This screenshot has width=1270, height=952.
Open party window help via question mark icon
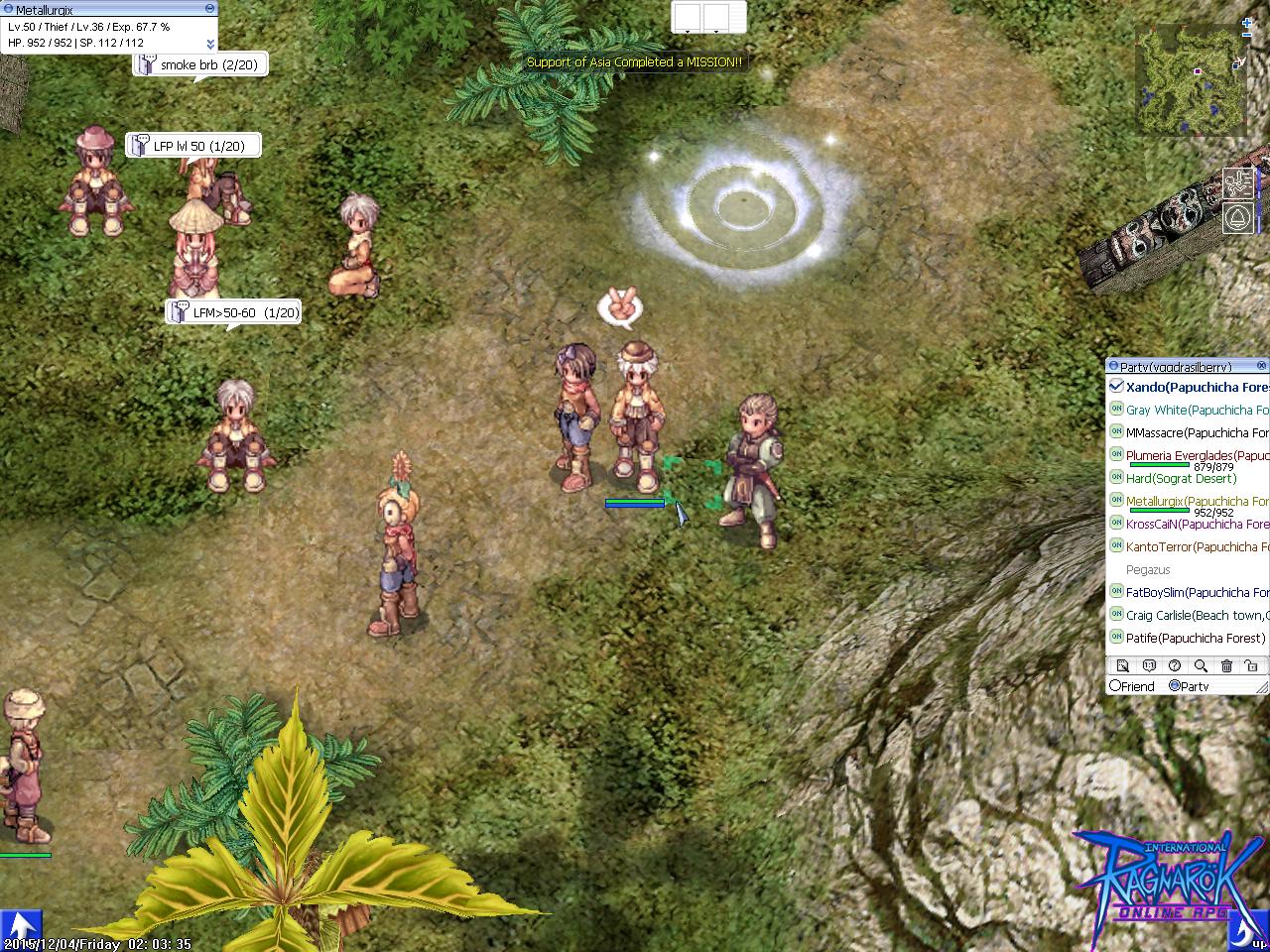pos(1175,665)
